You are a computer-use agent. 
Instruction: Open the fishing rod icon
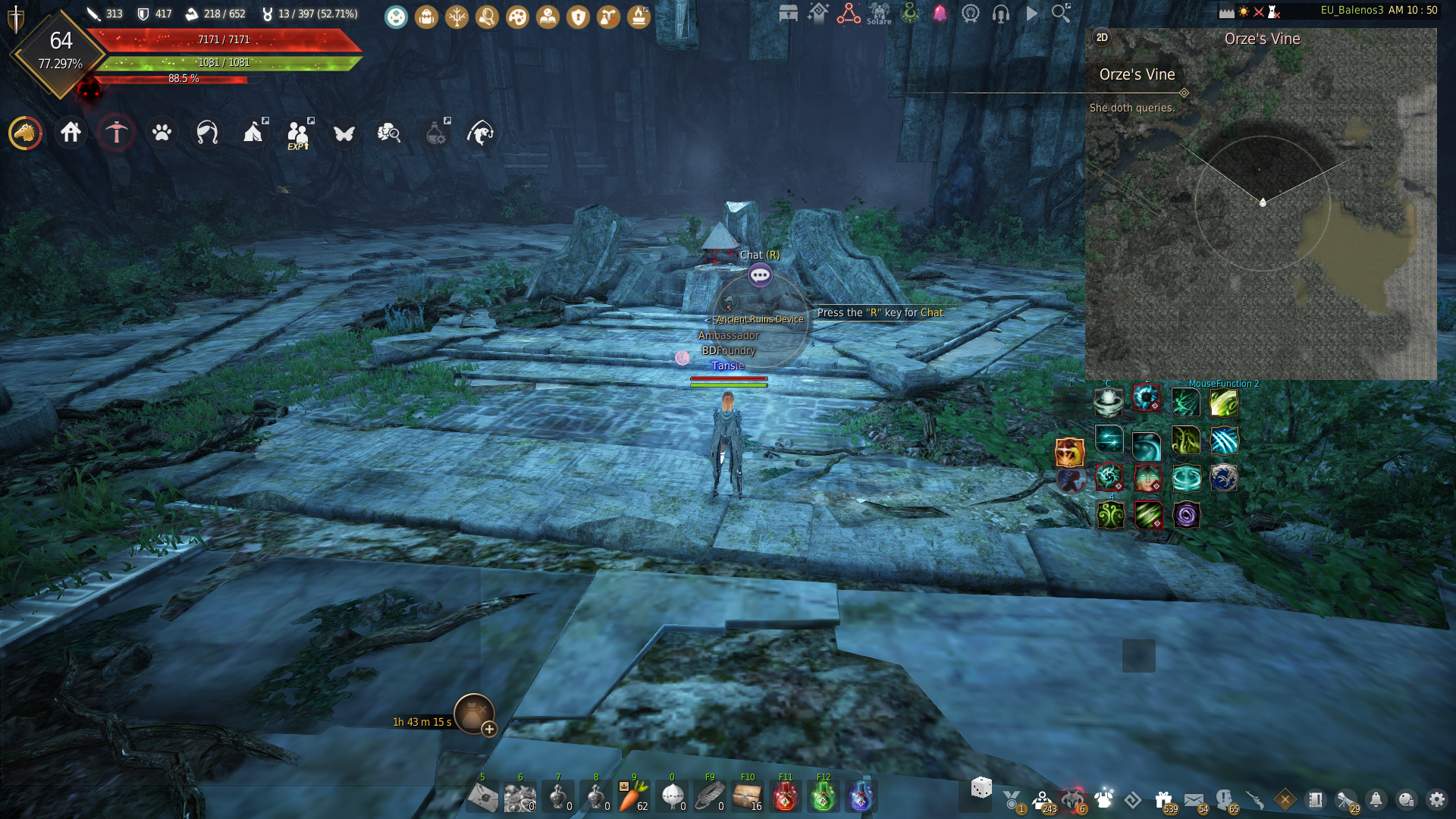tap(482, 133)
